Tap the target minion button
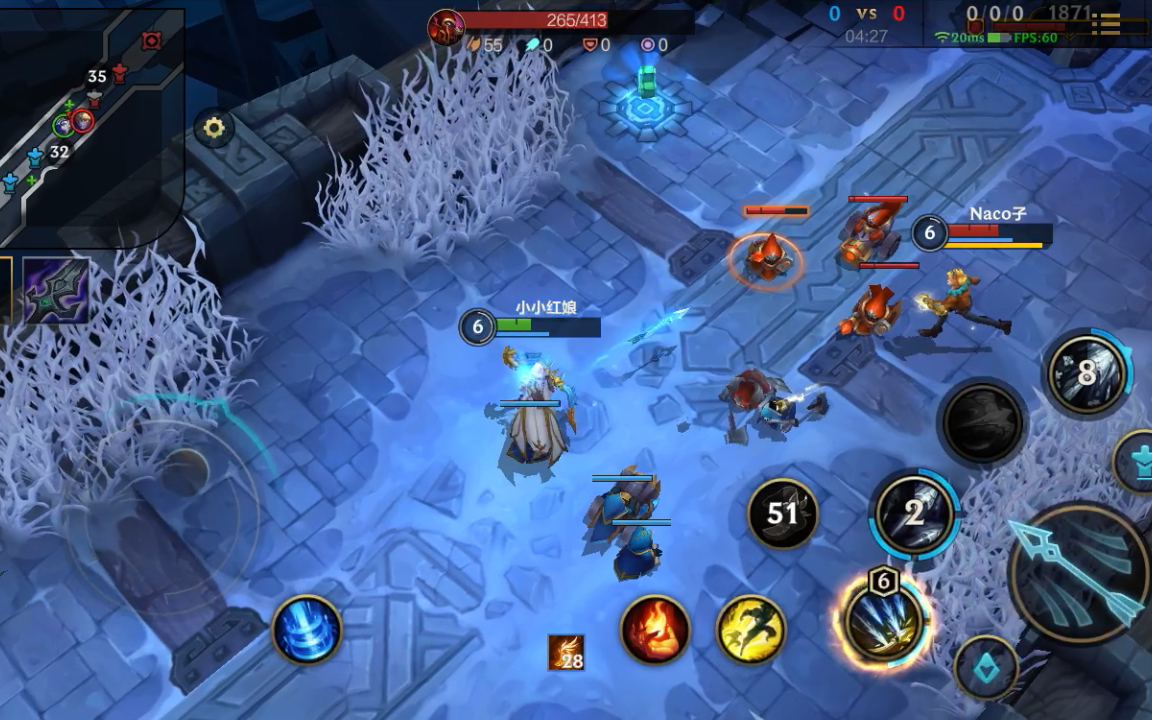This screenshot has width=1152, height=720. coord(1138,461)
